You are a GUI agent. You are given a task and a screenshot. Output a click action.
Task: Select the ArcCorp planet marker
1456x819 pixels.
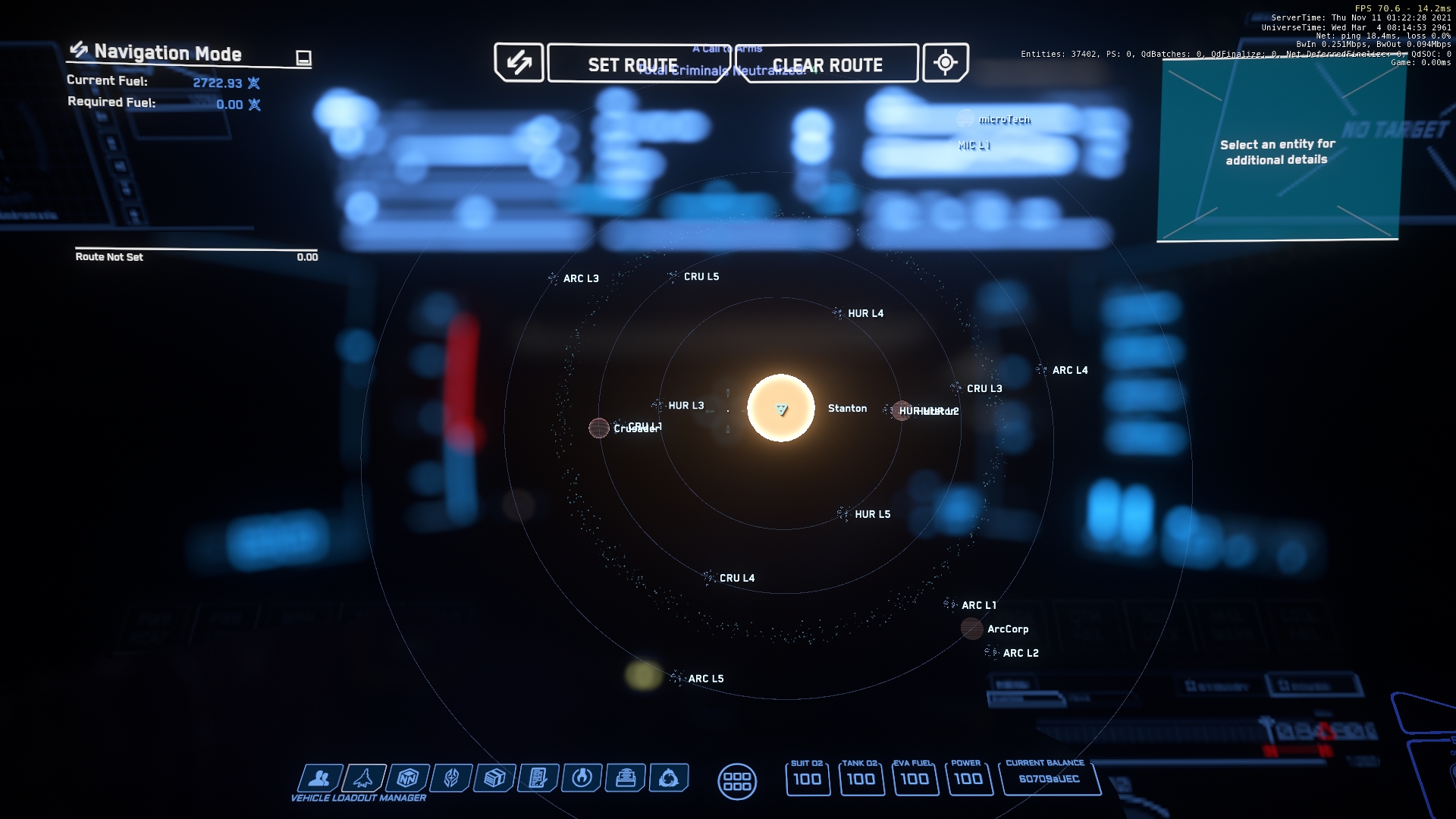[971, 629]
